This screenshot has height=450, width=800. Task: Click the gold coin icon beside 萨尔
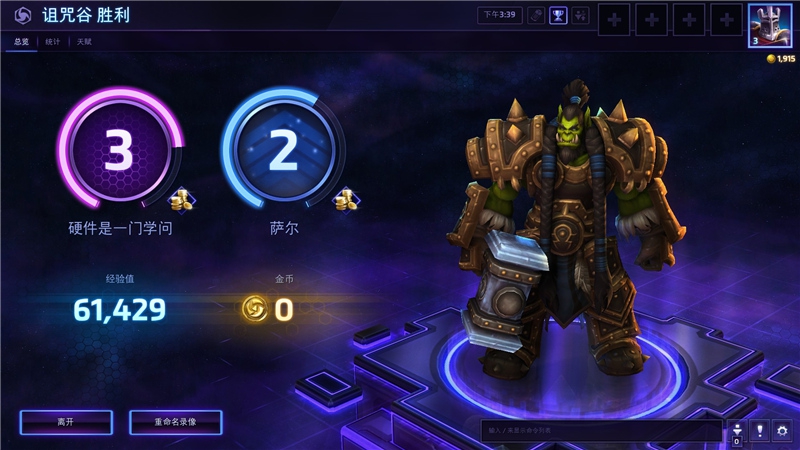[346, 199]
